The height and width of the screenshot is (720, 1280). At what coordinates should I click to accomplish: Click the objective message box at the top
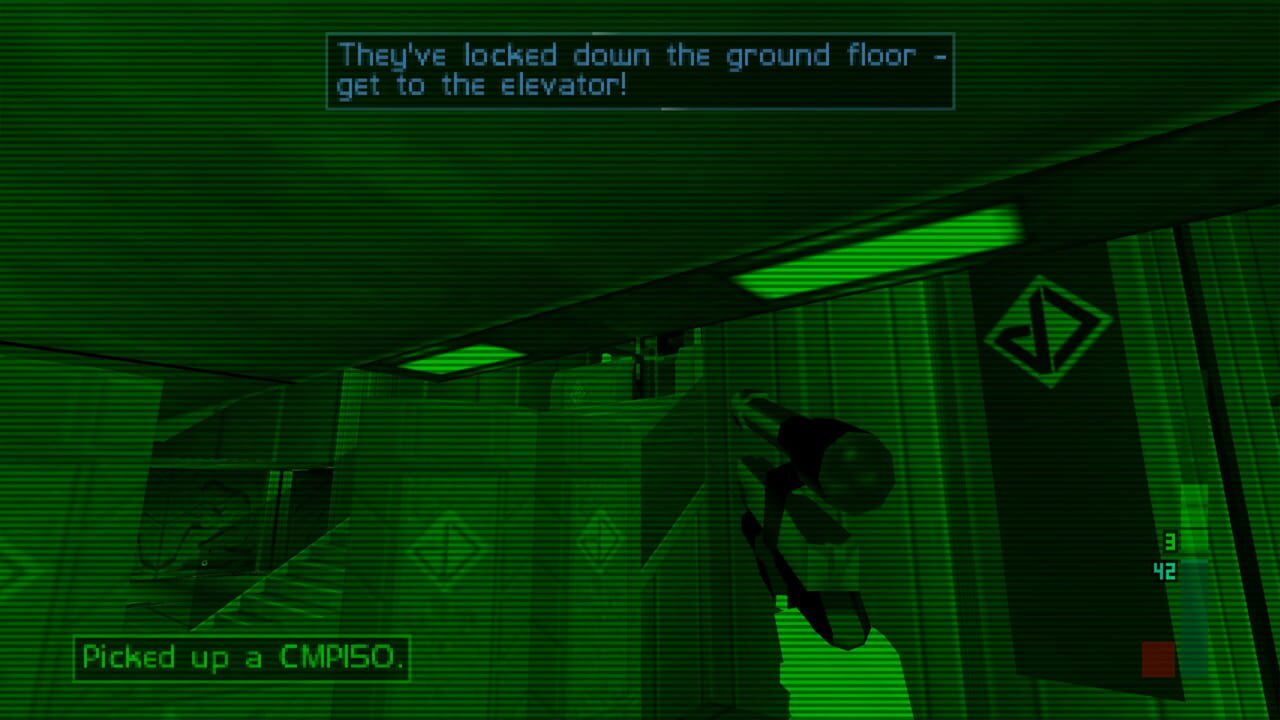point(639,71)
